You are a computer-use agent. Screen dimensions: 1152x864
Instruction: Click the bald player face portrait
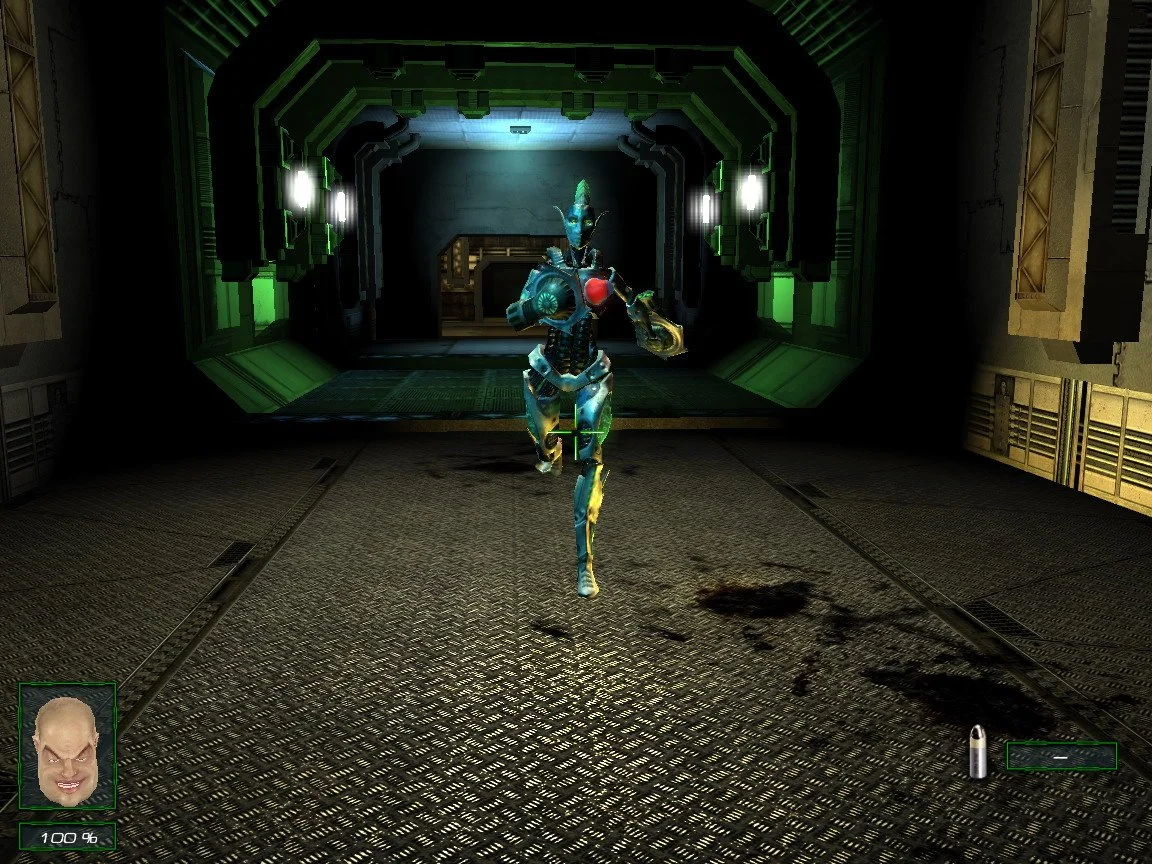67,745
